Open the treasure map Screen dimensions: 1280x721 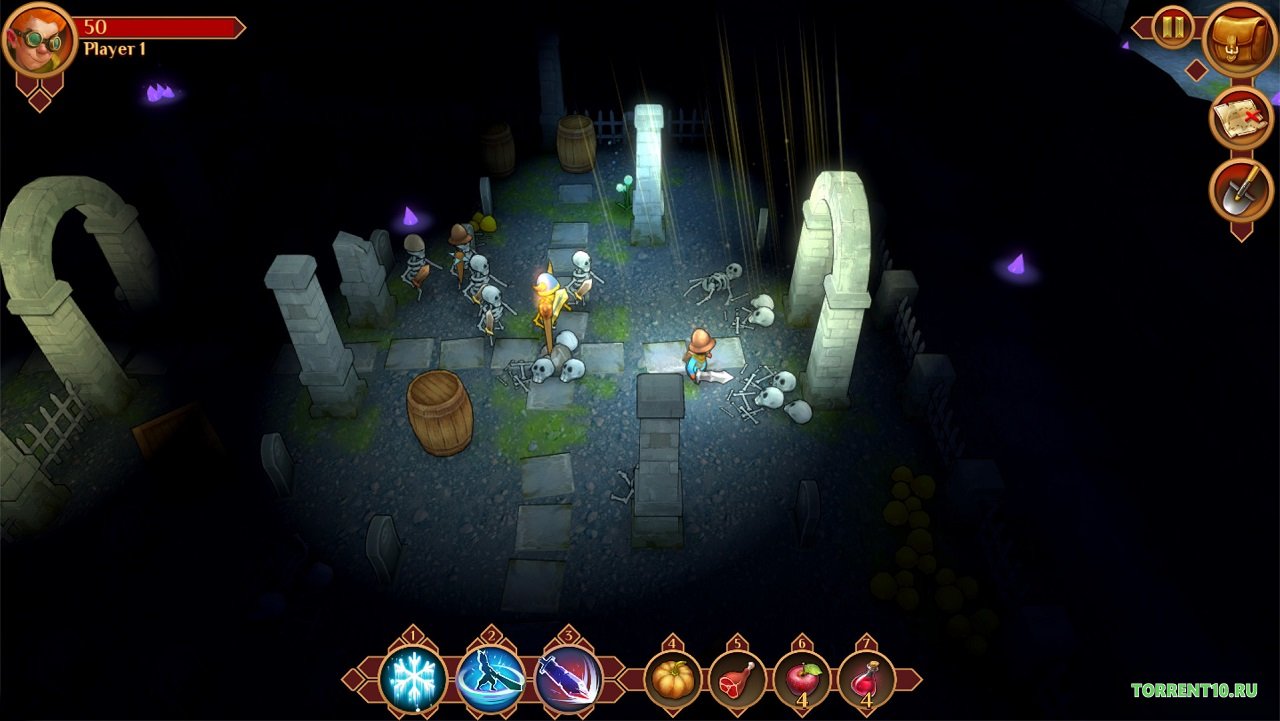(1240, 118)
